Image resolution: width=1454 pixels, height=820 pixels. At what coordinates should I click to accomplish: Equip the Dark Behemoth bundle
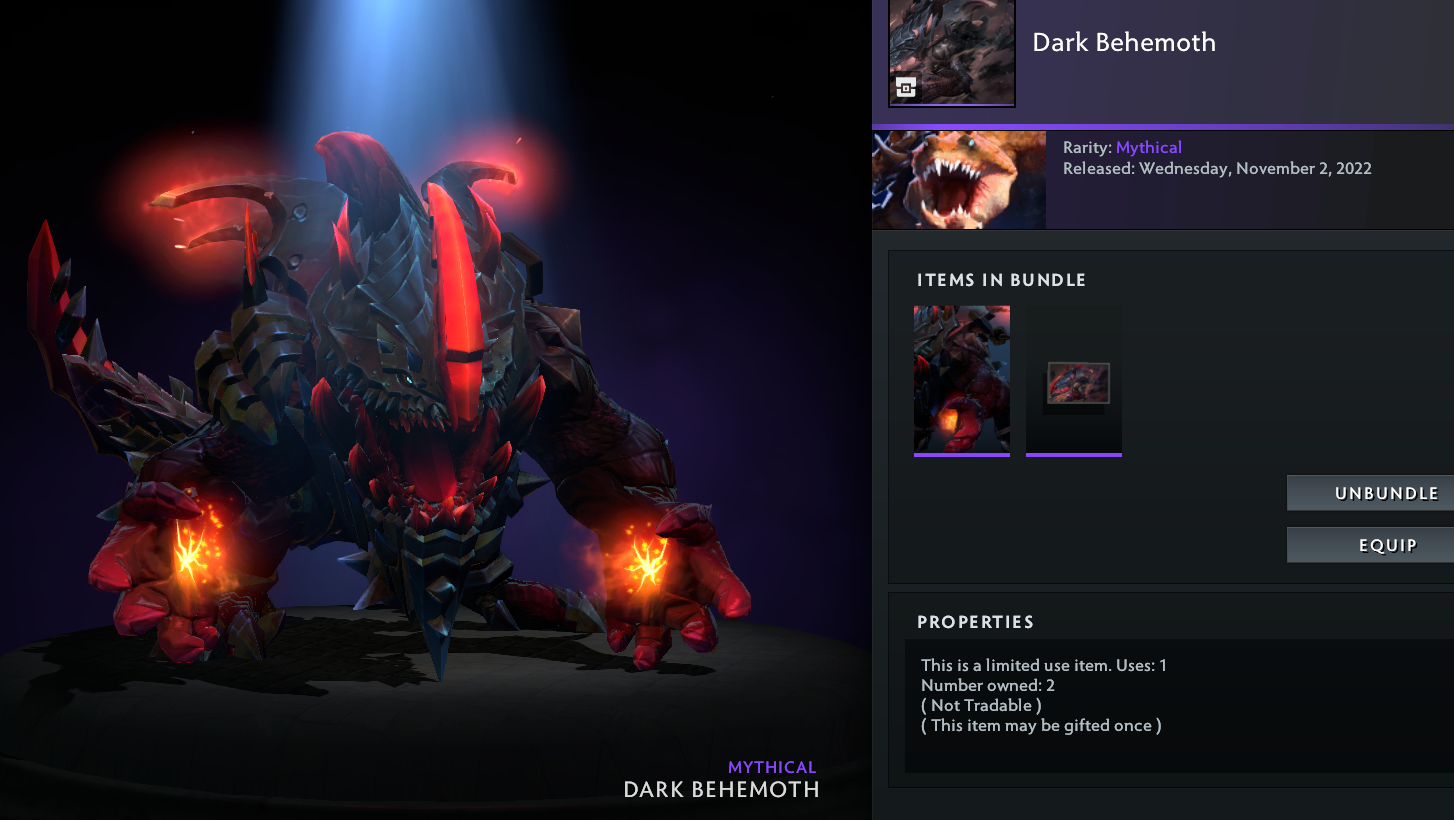pos(1370,545)
